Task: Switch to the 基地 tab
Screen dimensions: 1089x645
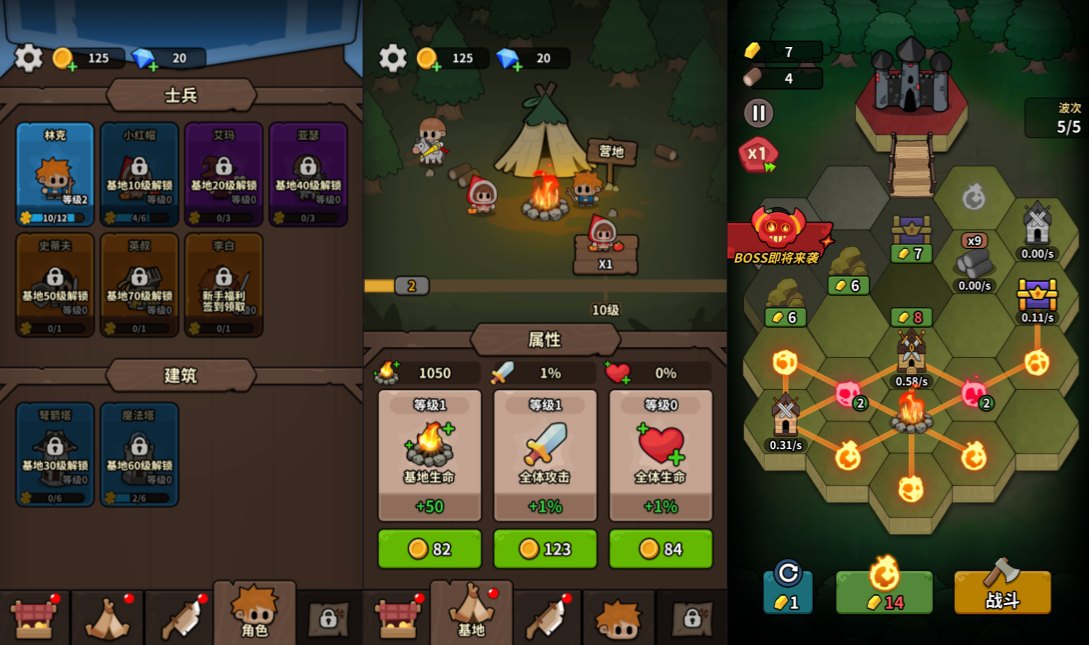Action: point(471,612)
